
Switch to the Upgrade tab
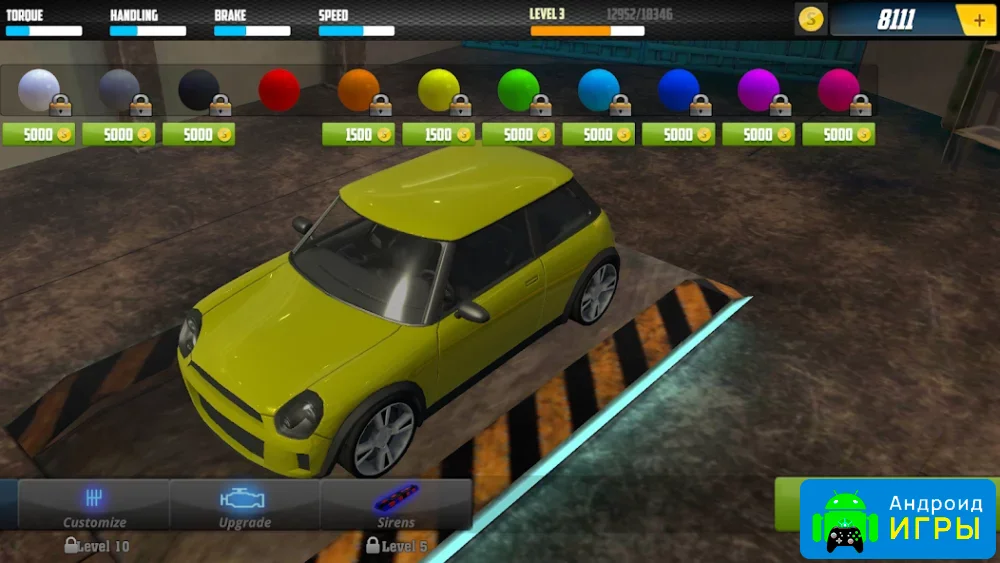(x=244, y=505)
